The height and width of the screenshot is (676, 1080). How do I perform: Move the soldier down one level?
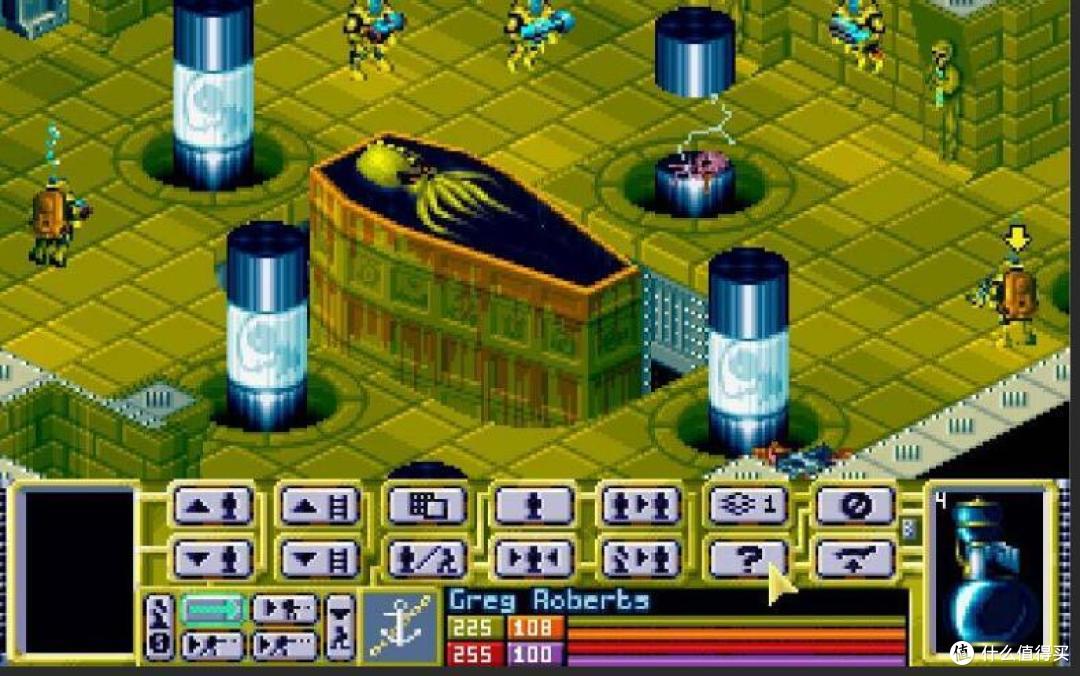tap(211, 558)
